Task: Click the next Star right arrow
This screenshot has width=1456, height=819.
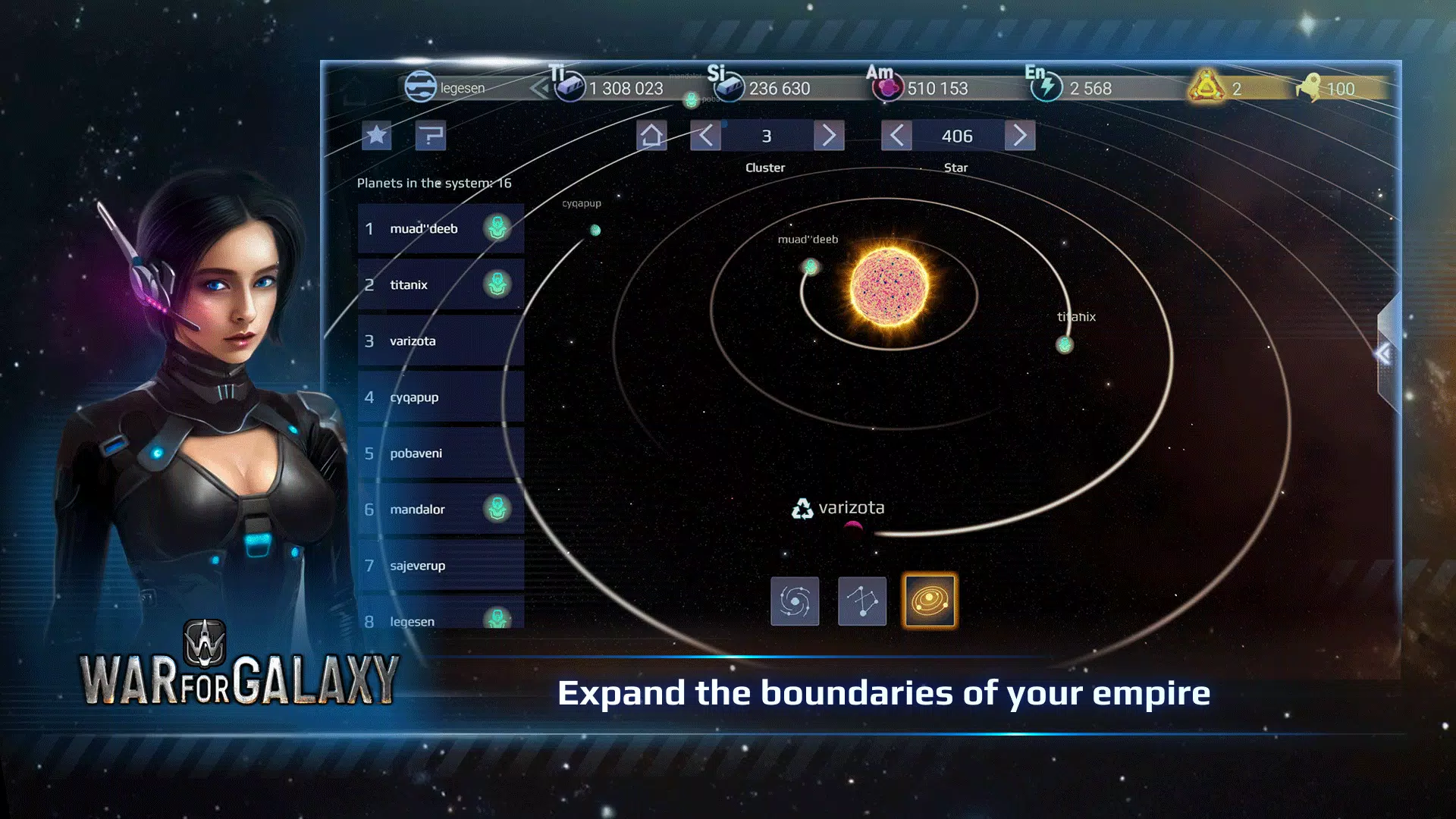Action: point(1019,136)
